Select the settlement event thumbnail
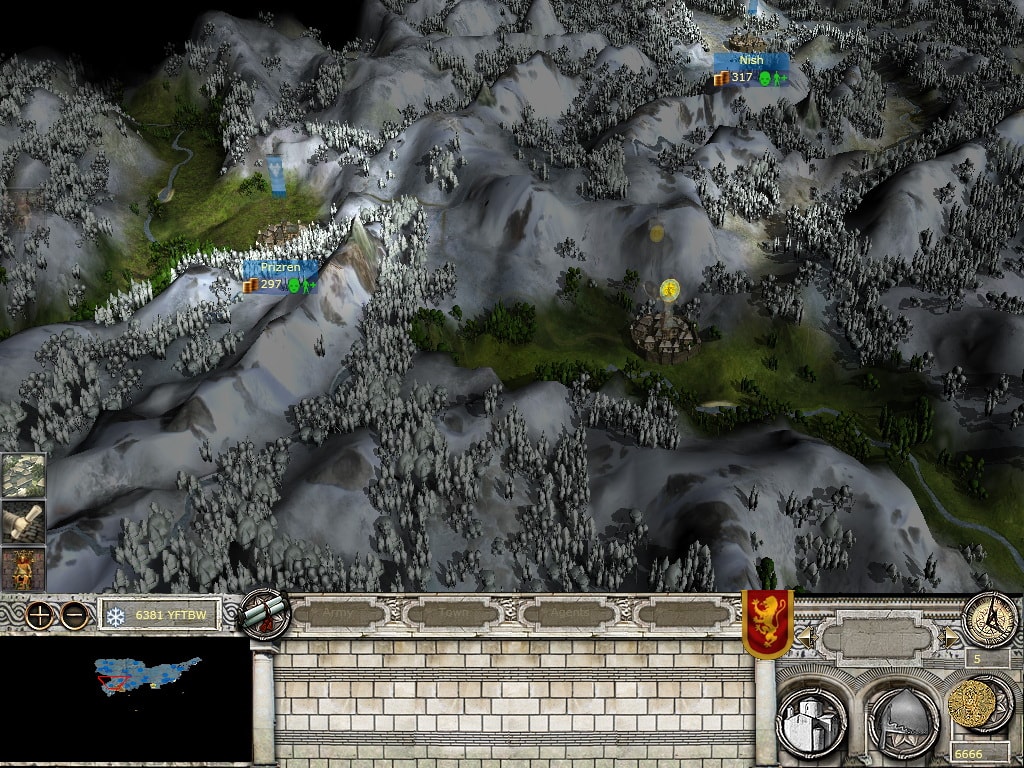The image size is (1024, 768). click(23, 475)
